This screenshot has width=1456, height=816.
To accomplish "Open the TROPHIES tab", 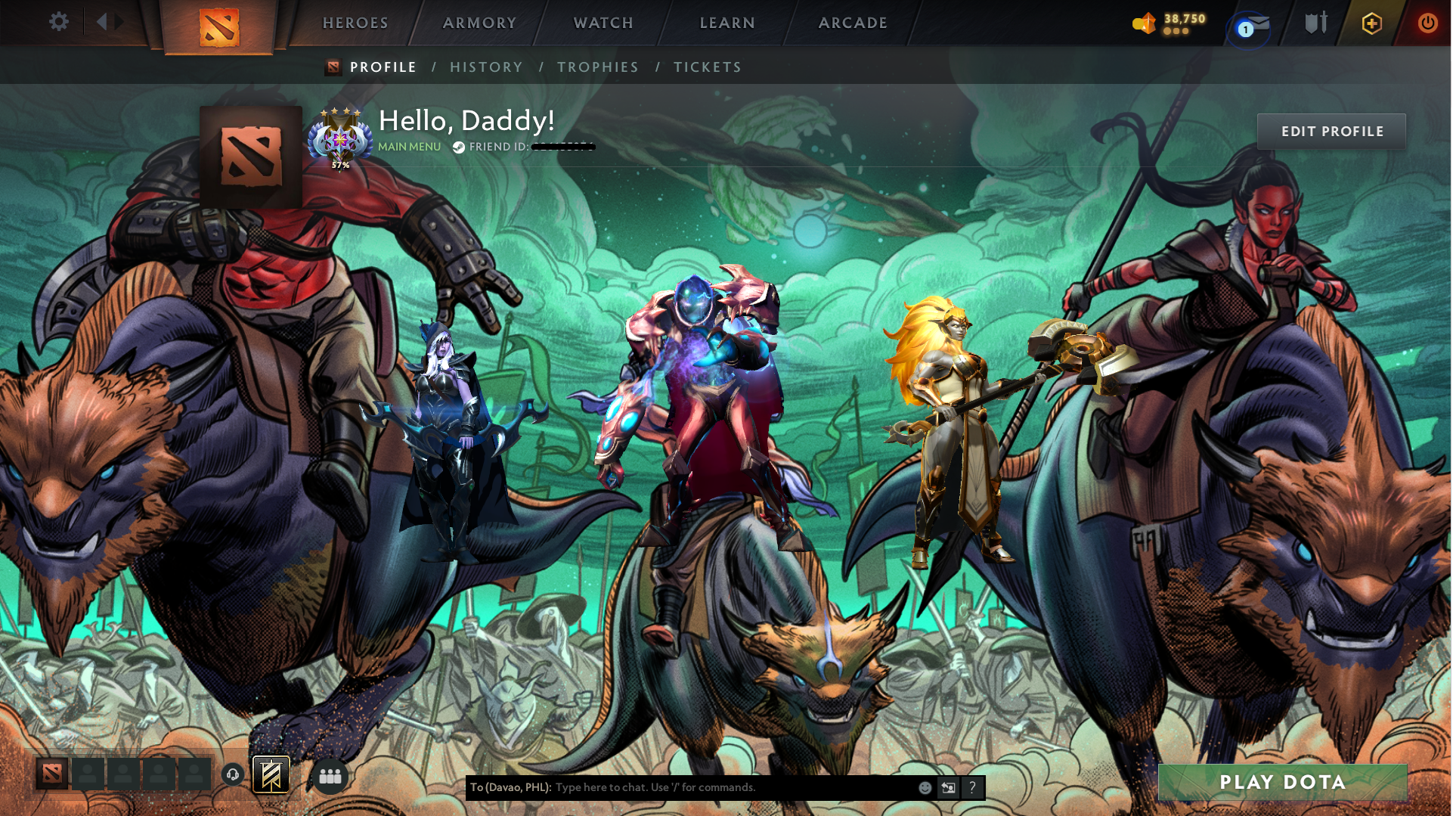I will pos(598,67).
